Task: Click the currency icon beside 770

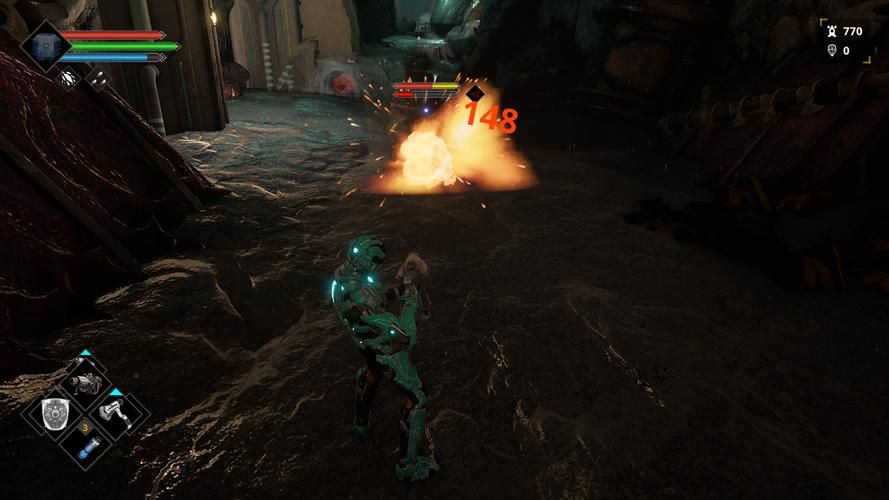Action: click(831, 31)
